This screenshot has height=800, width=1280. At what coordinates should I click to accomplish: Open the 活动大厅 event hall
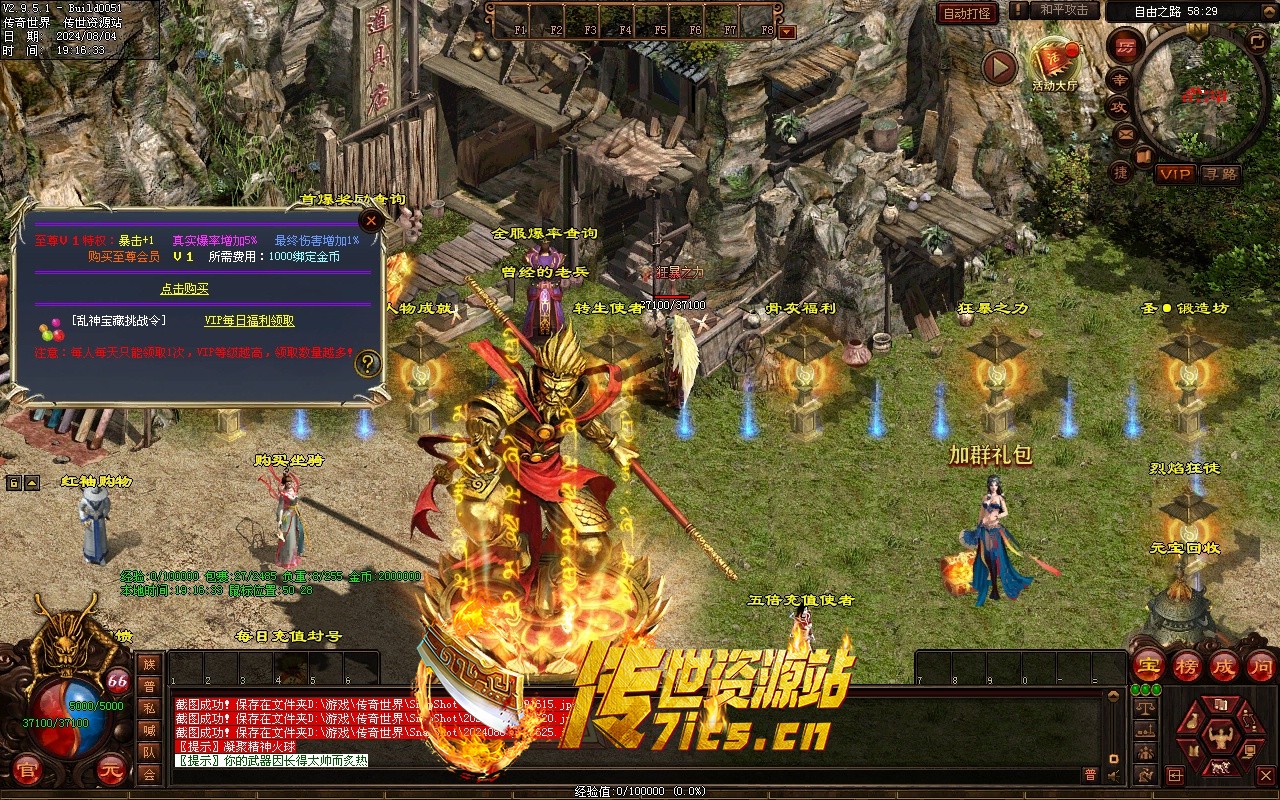click(1055, 62)
